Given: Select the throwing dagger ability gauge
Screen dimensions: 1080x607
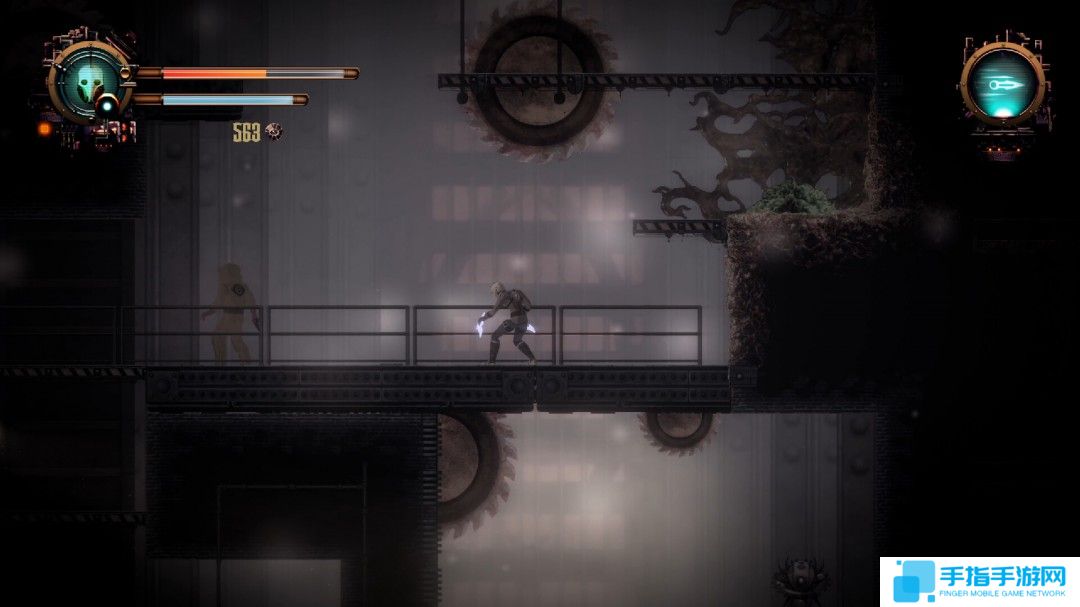Looking at the screenshot, I should tap(1002, 85).
